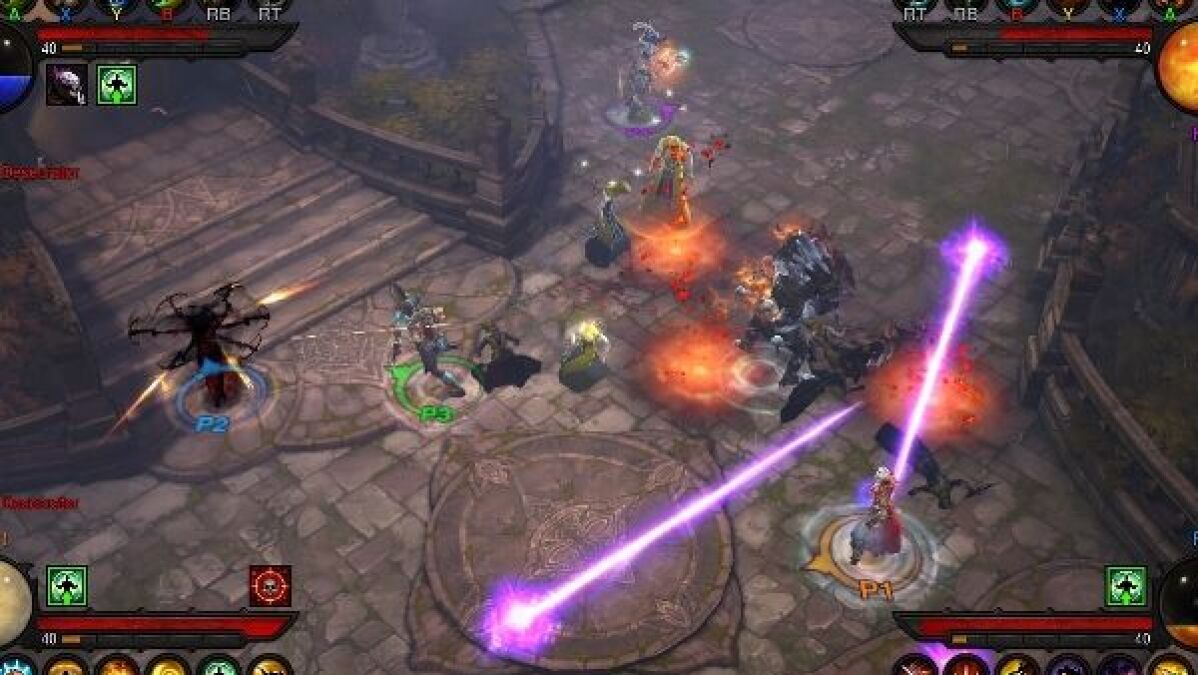Viewport: 1198px width, 675px height.
Task: Inspect the red skull crosshair debuff icon
Action: (270, 586)
